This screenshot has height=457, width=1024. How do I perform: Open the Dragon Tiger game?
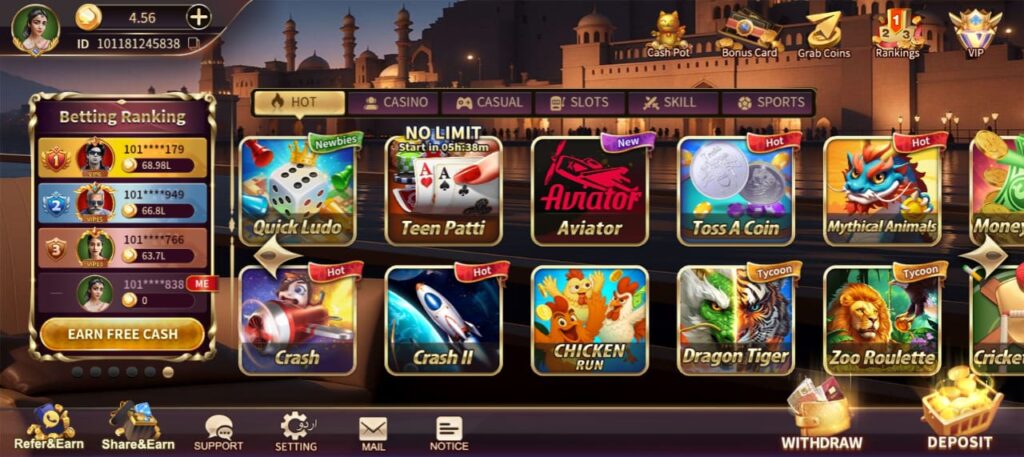pos(735,321)
